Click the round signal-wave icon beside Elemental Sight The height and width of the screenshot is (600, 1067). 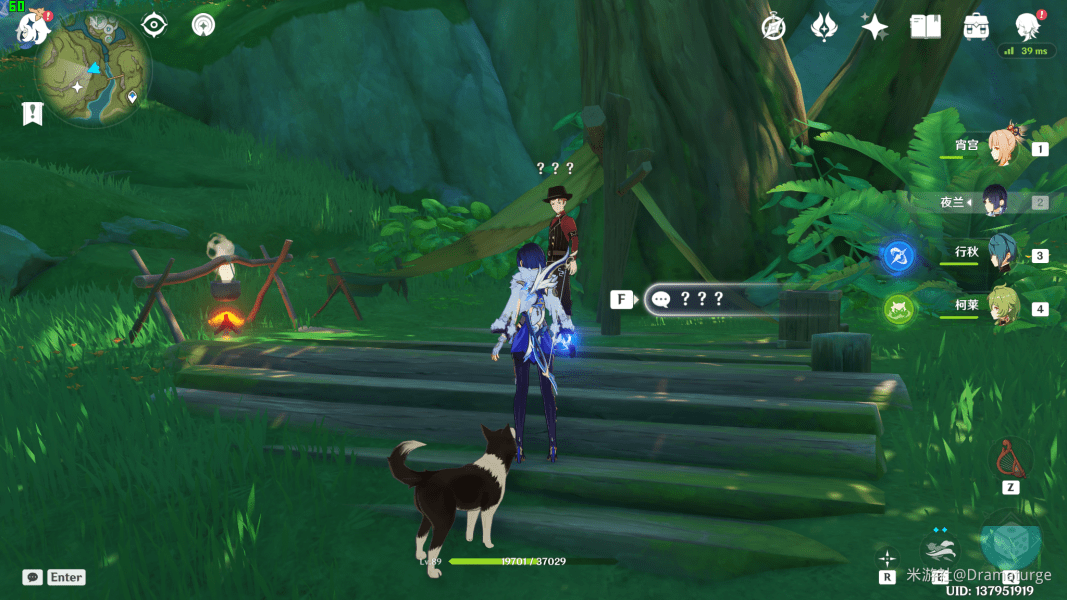204,25
